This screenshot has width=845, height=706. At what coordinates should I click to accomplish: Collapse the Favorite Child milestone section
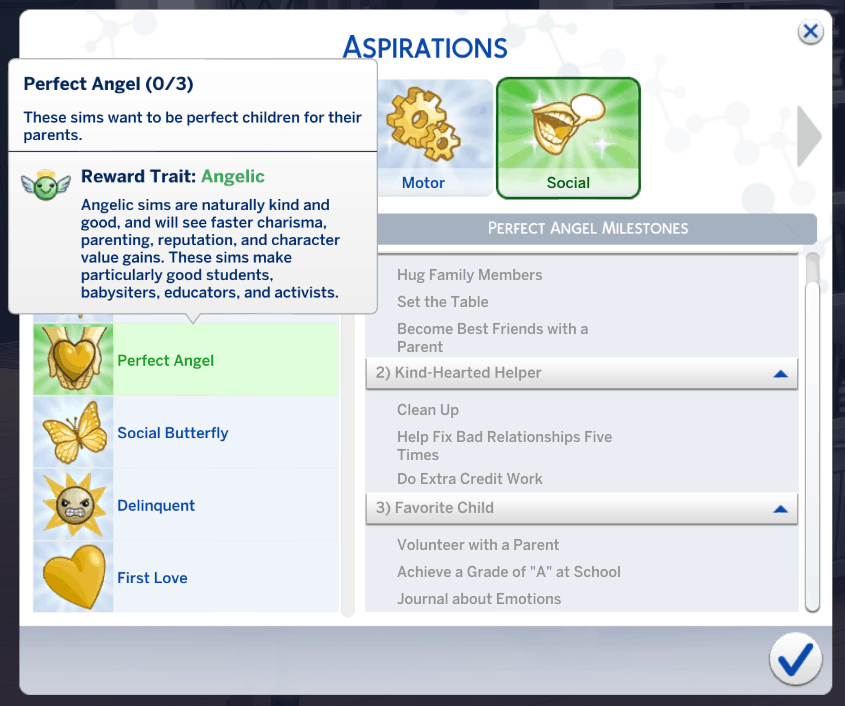[781, 509]
